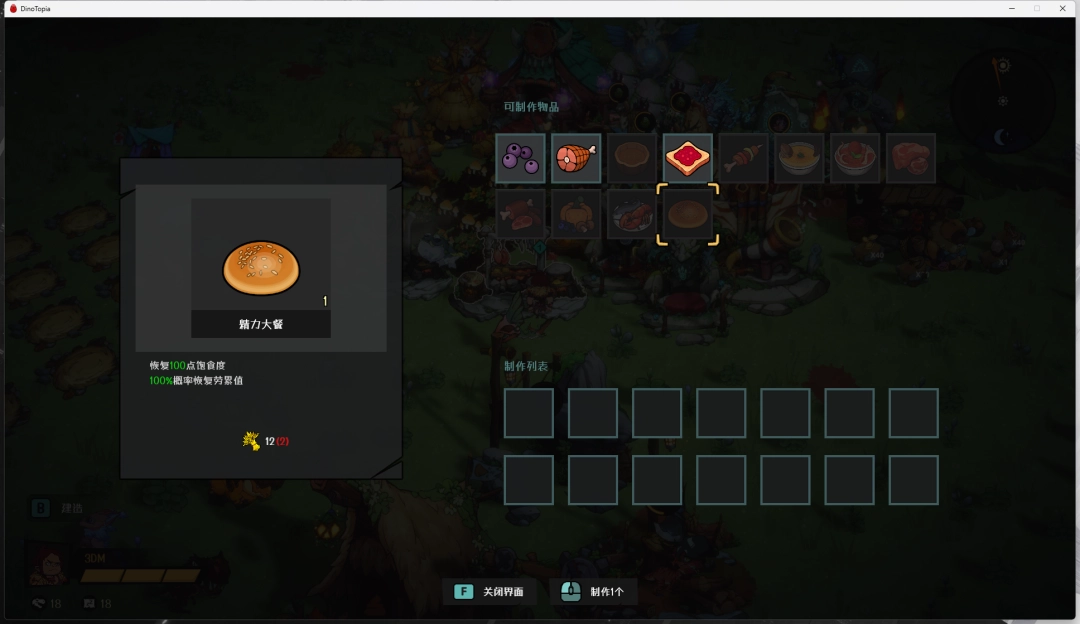Select the meat skewer recipe
This screenshot has width=1080, height=624.
[x=744, y=158]
